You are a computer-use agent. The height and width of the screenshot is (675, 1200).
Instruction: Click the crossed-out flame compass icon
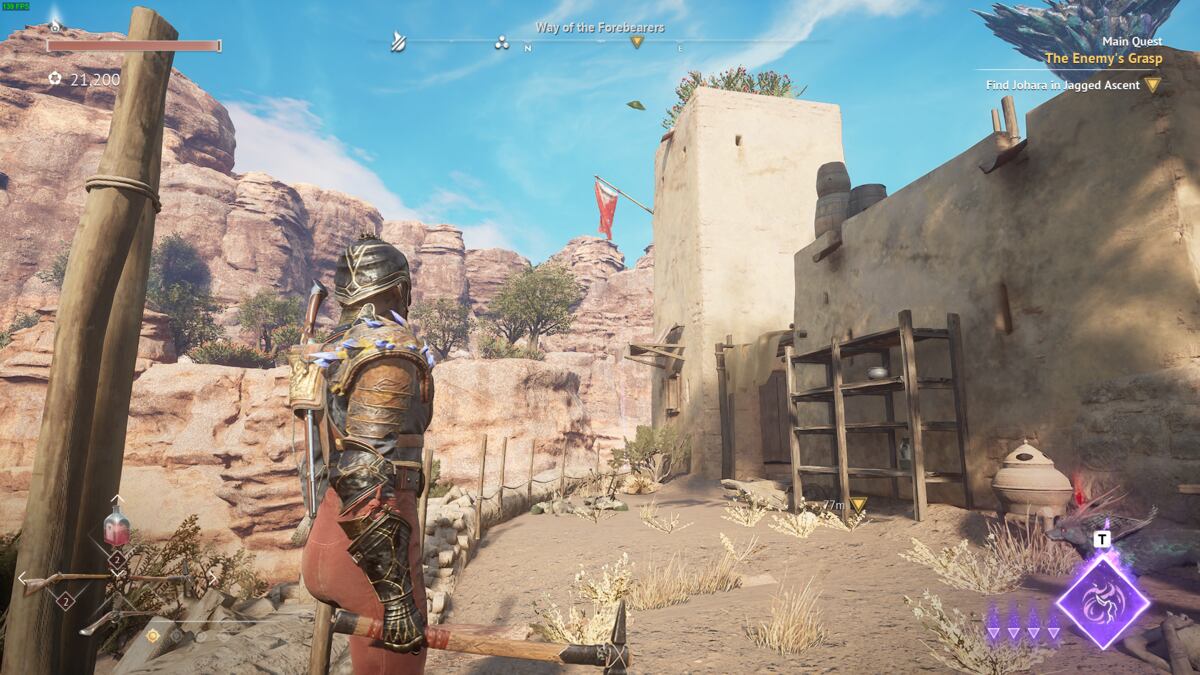pyautogui.click(x=399, y=42)
